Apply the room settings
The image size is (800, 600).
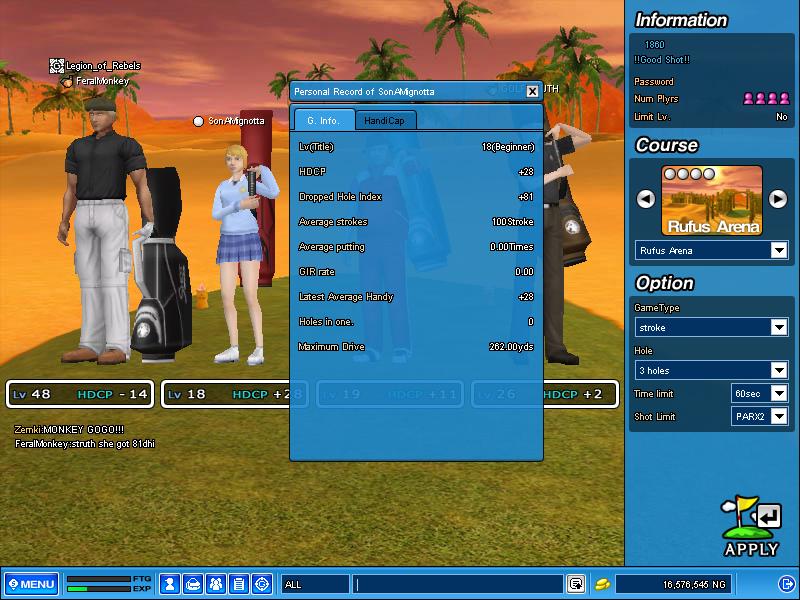coord(751,527)
